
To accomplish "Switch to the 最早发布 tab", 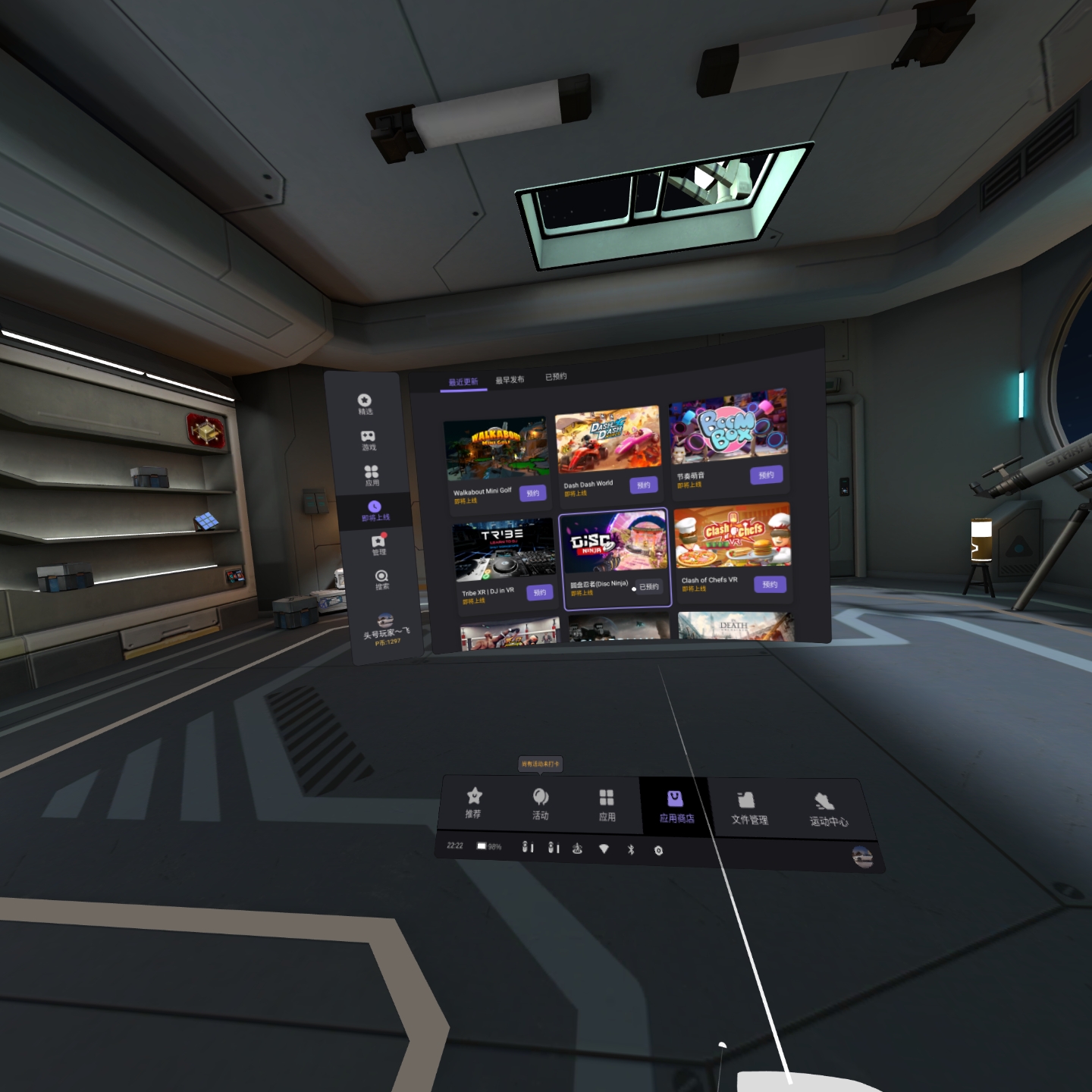I will [x=510, y=380].
